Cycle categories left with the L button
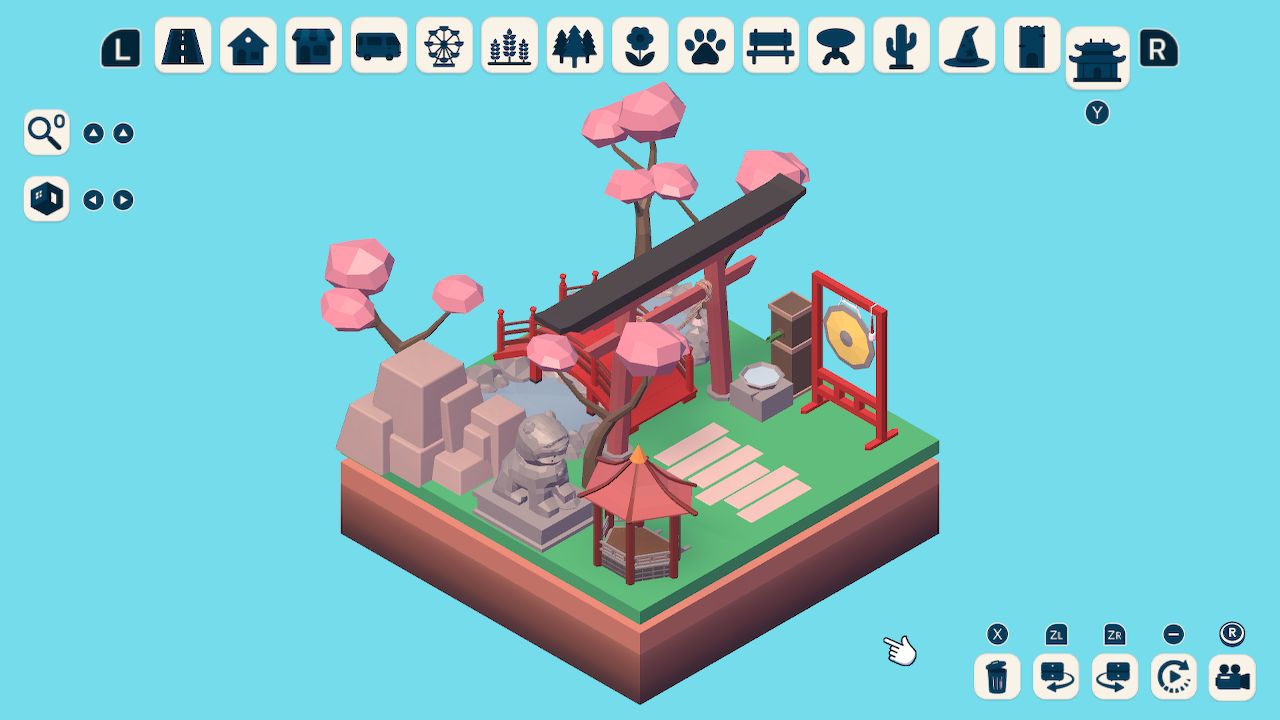The height and width of the screenshot is (720, 1280). pos(119,45)
